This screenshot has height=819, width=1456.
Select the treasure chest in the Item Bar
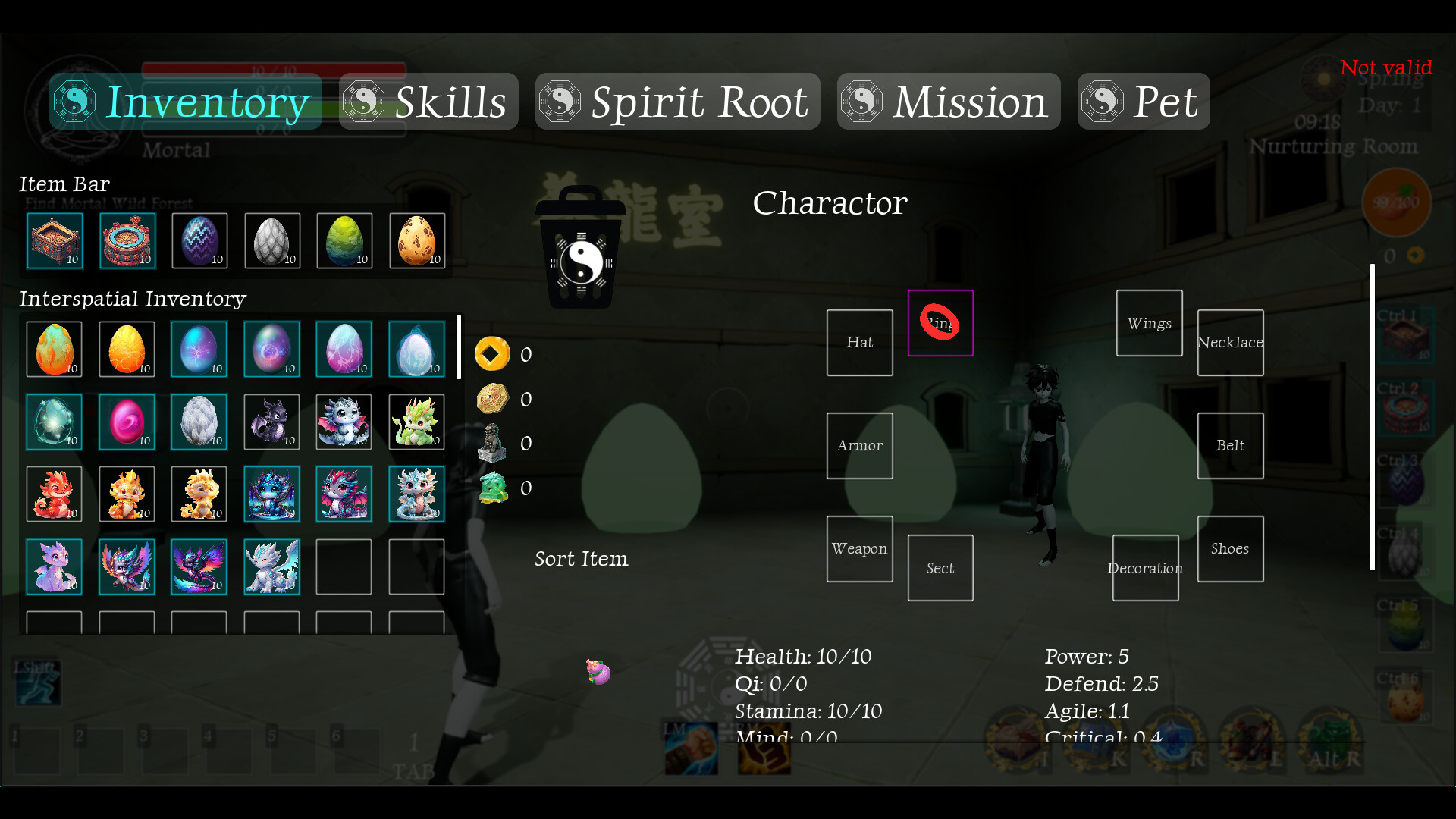[54, 240]
